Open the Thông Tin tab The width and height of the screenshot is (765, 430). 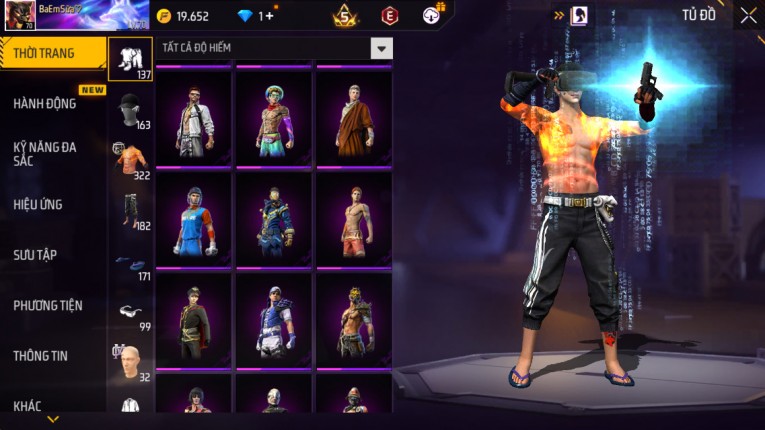click(x=40, y=355)
